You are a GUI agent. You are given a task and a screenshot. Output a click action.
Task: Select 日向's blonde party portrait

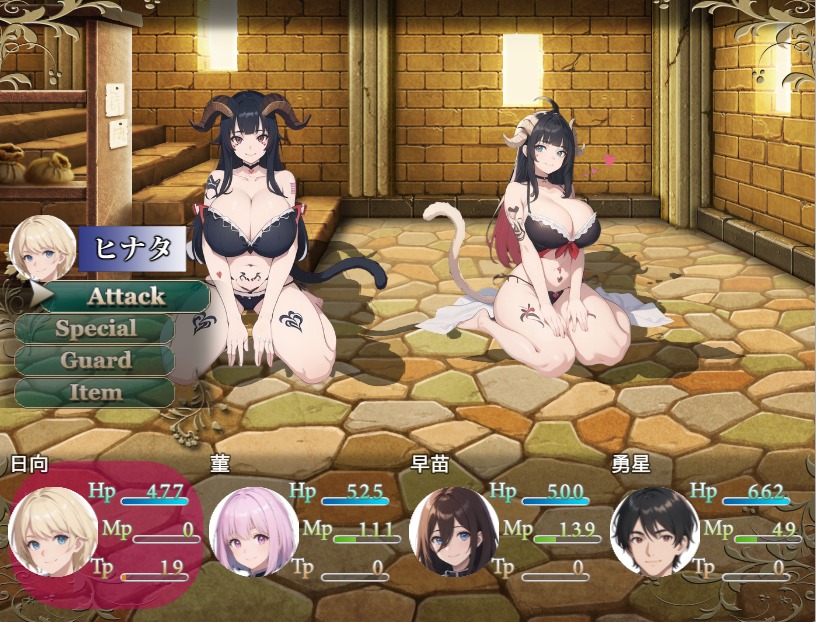pos(53,532)
